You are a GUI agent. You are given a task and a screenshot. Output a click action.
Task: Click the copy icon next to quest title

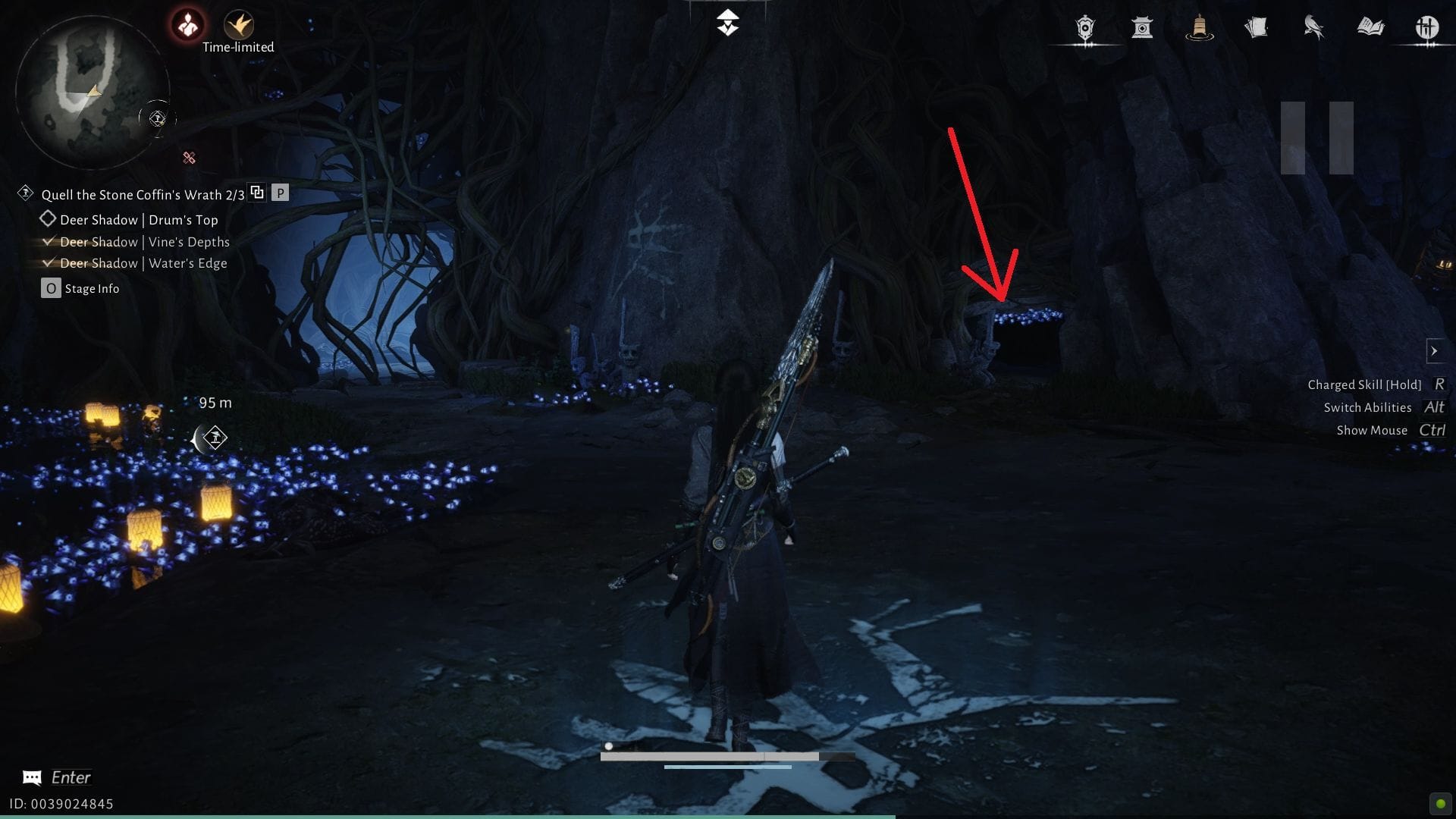(257, 192)
